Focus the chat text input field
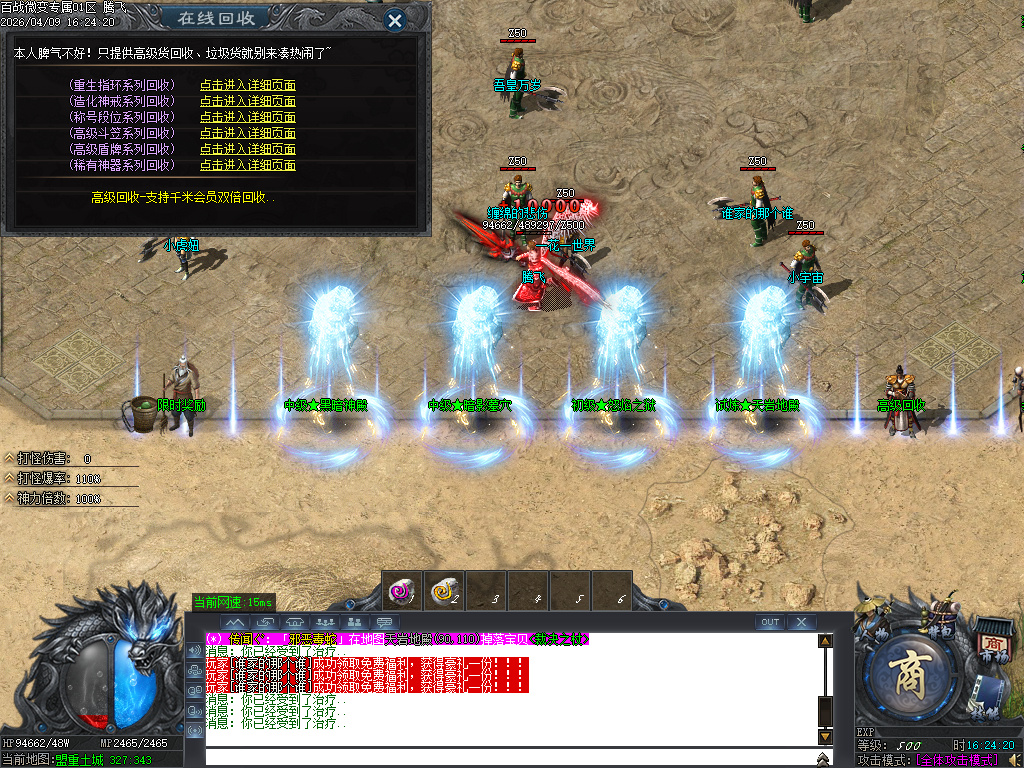This screenshot has height=768, width=1024. (x=510, y=756)
